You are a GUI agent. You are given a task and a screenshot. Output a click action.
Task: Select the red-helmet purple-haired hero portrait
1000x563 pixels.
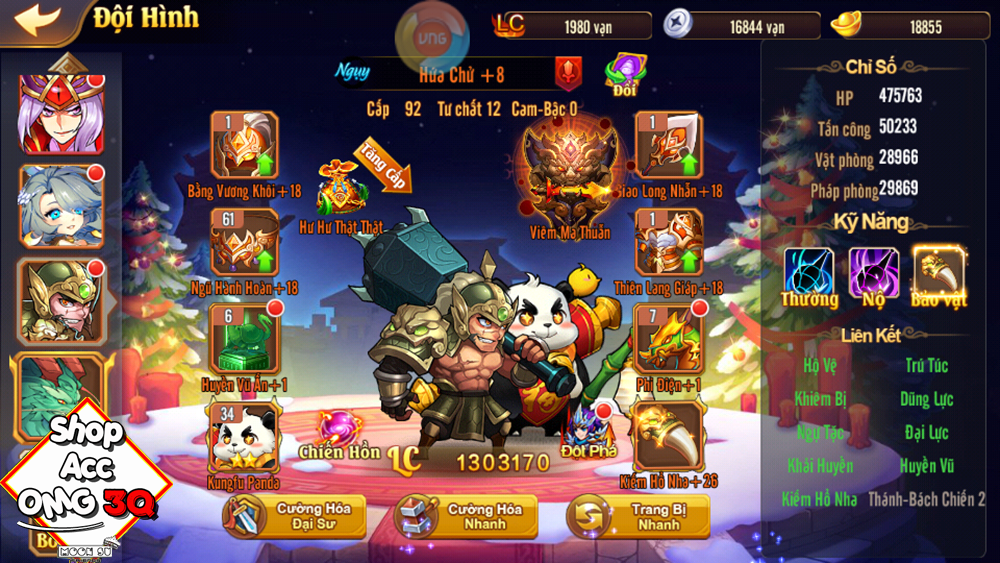(x=62, y=112)
